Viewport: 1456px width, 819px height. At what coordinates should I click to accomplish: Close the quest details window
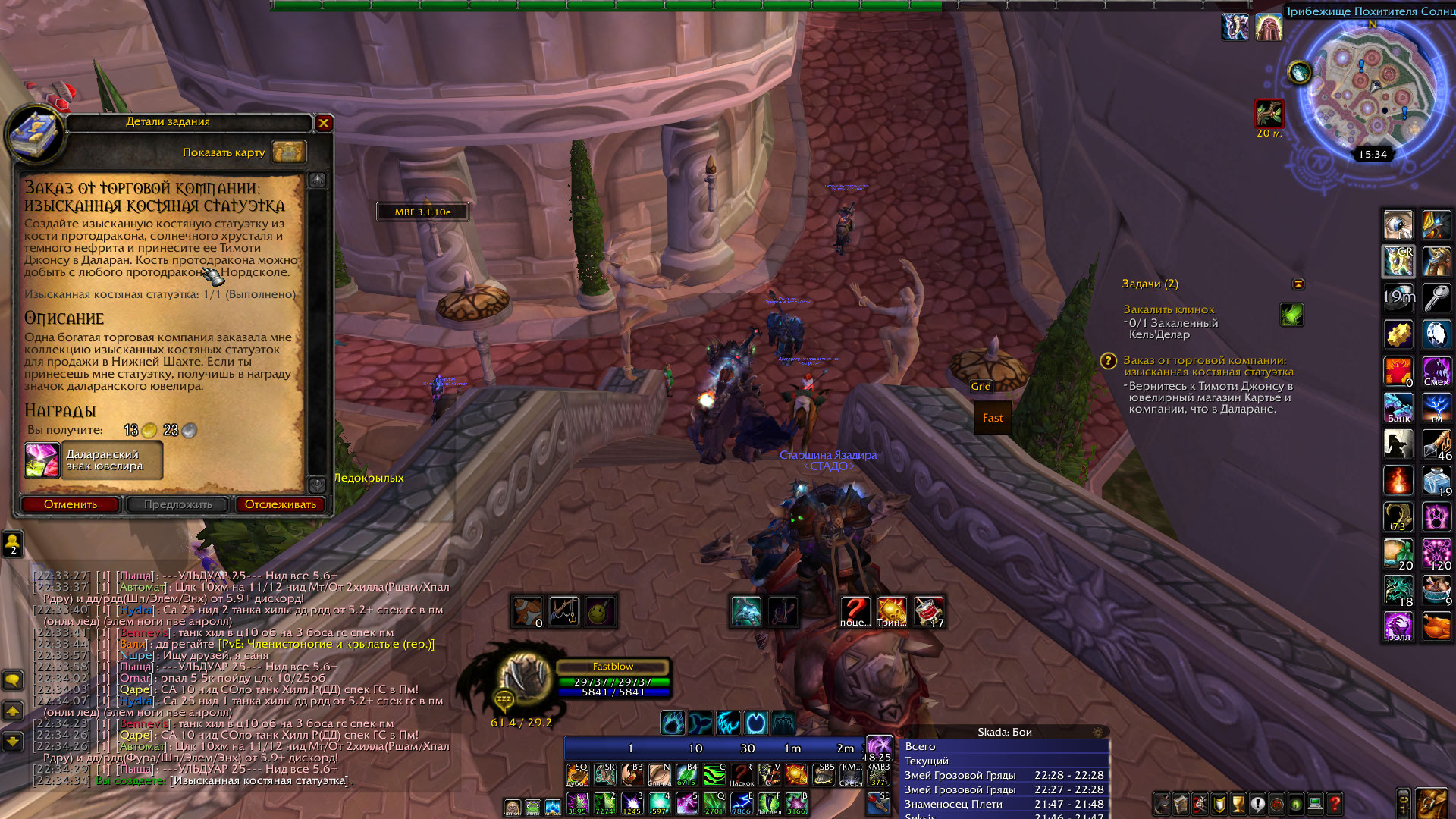(324, 123)
